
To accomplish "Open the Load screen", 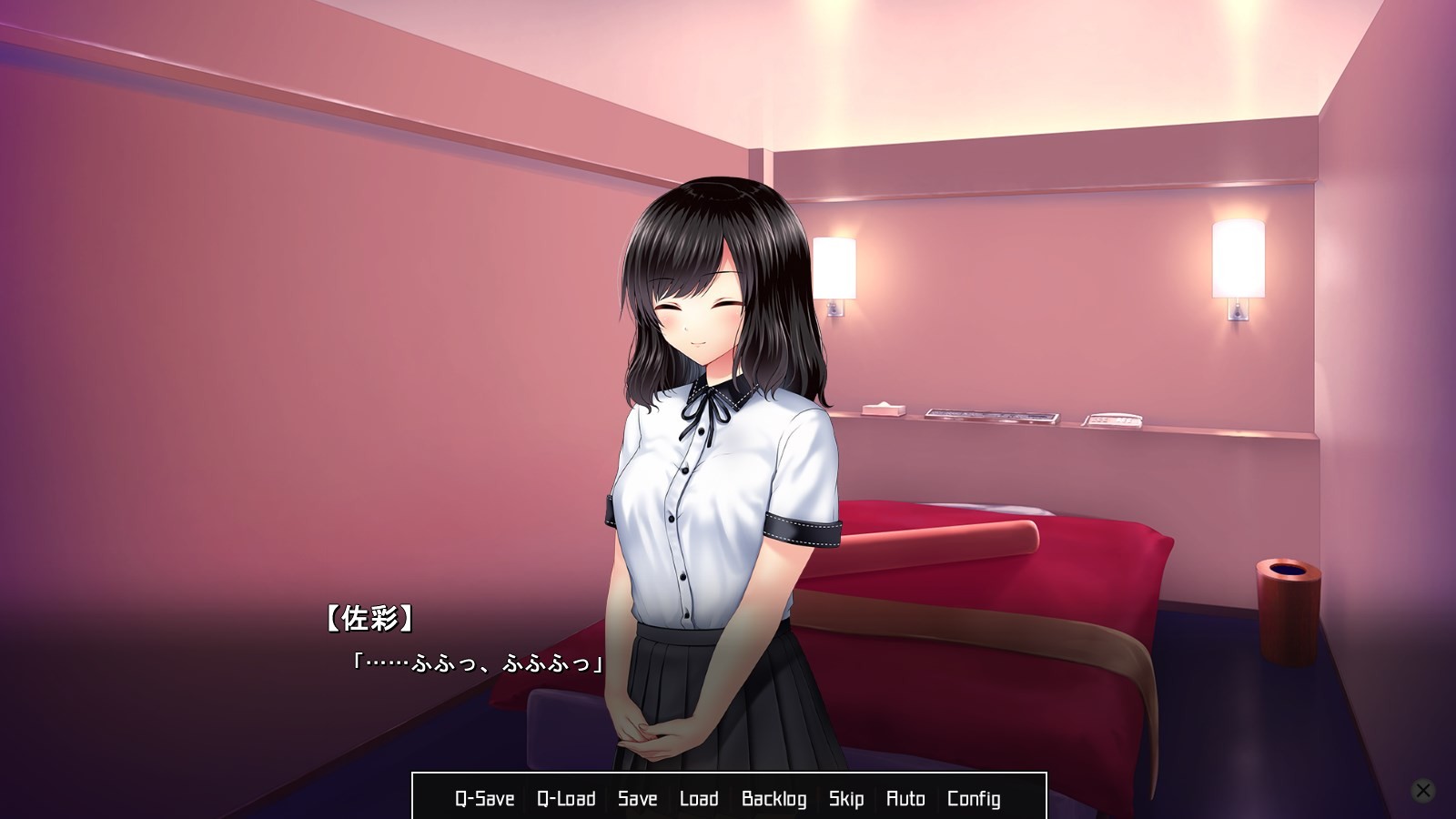I will [699, 798].
